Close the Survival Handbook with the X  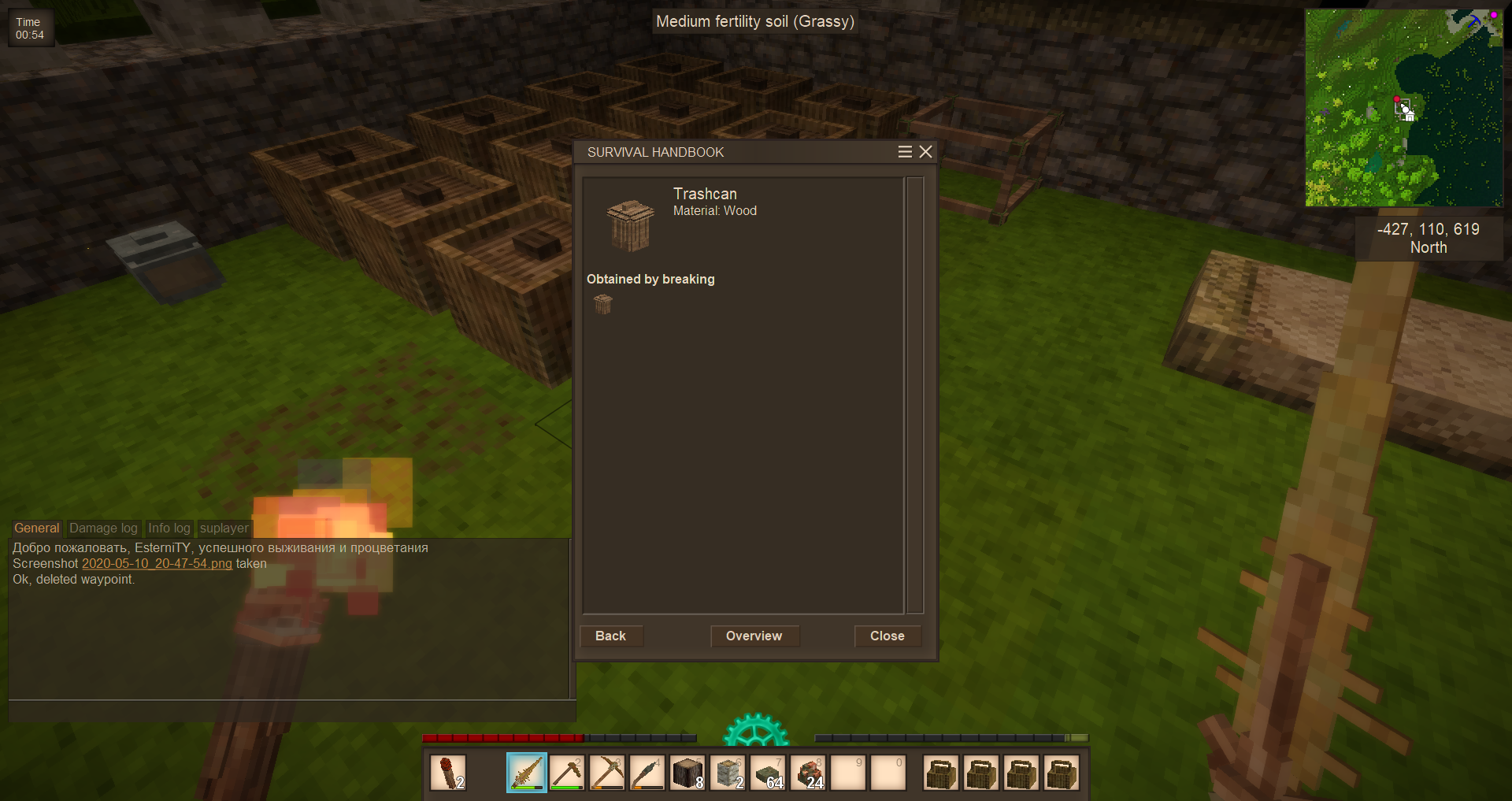coord(926,152)
